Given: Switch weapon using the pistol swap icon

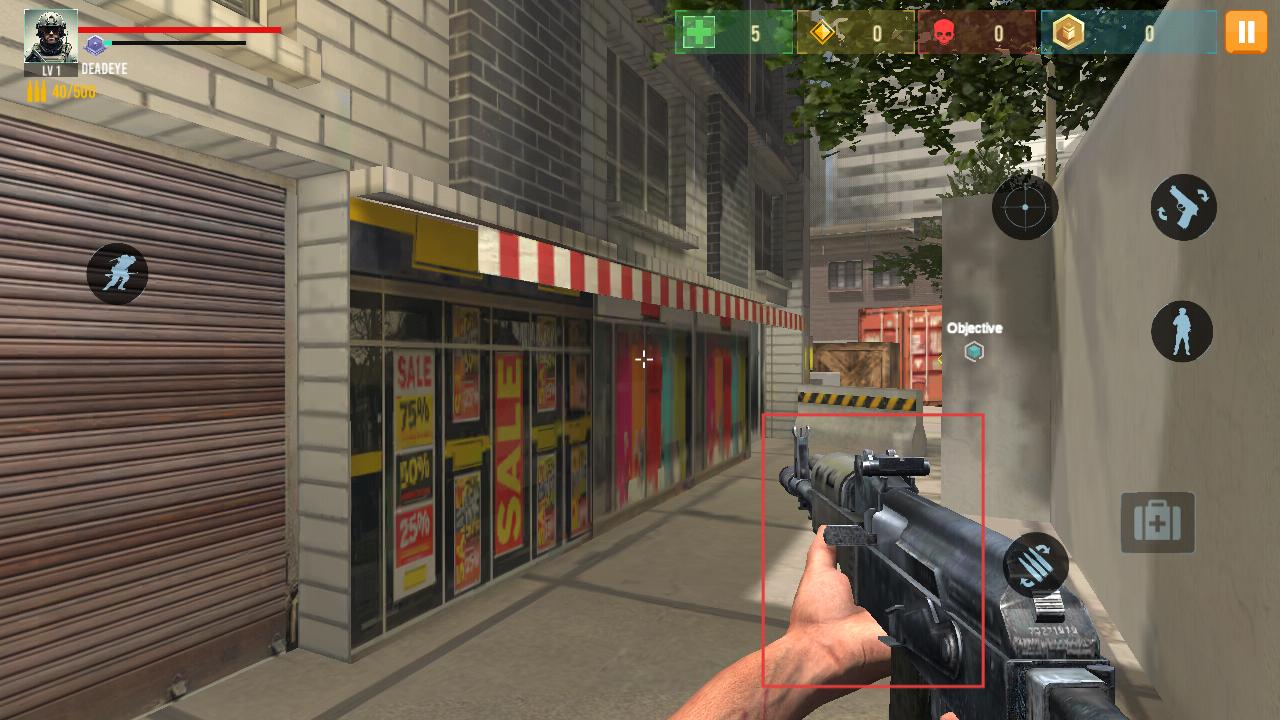Looking at the screenshot, I should [x=1184, y=207].
